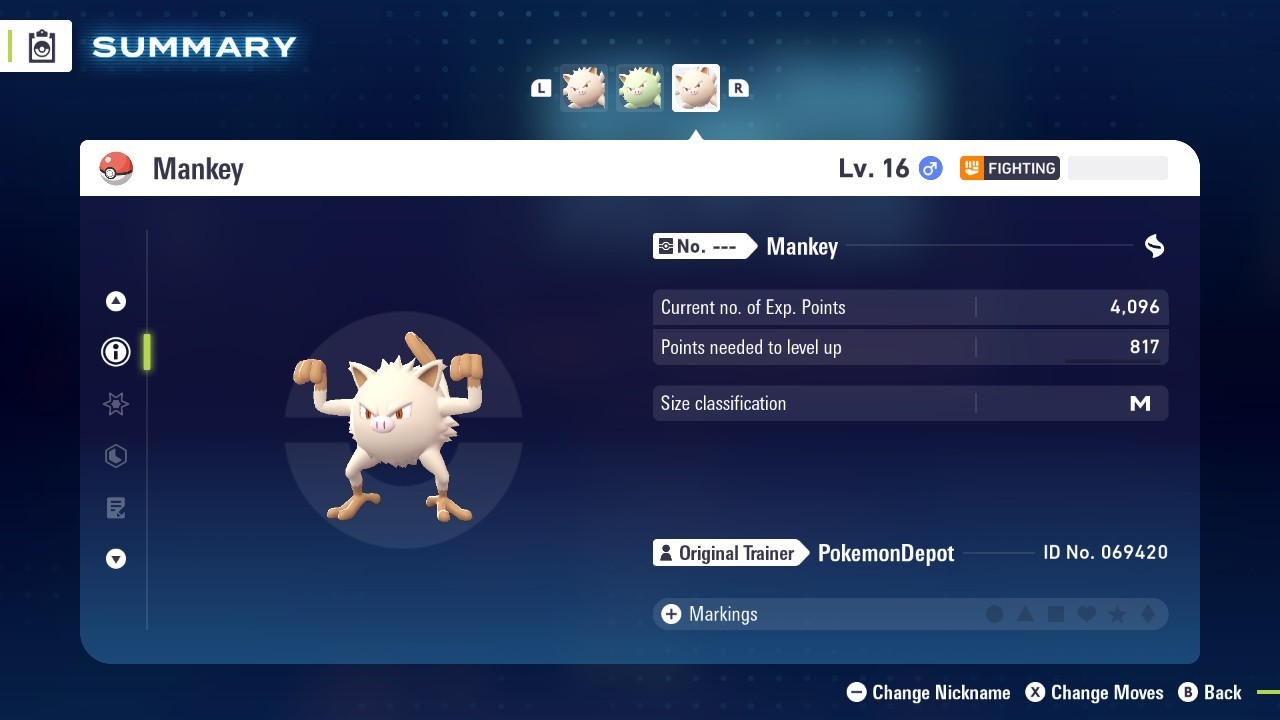The width and height of the screenshot is (1280, 720).
Task: Select the moves page icon in the sidebar
Action: click(x=116, y=456)
